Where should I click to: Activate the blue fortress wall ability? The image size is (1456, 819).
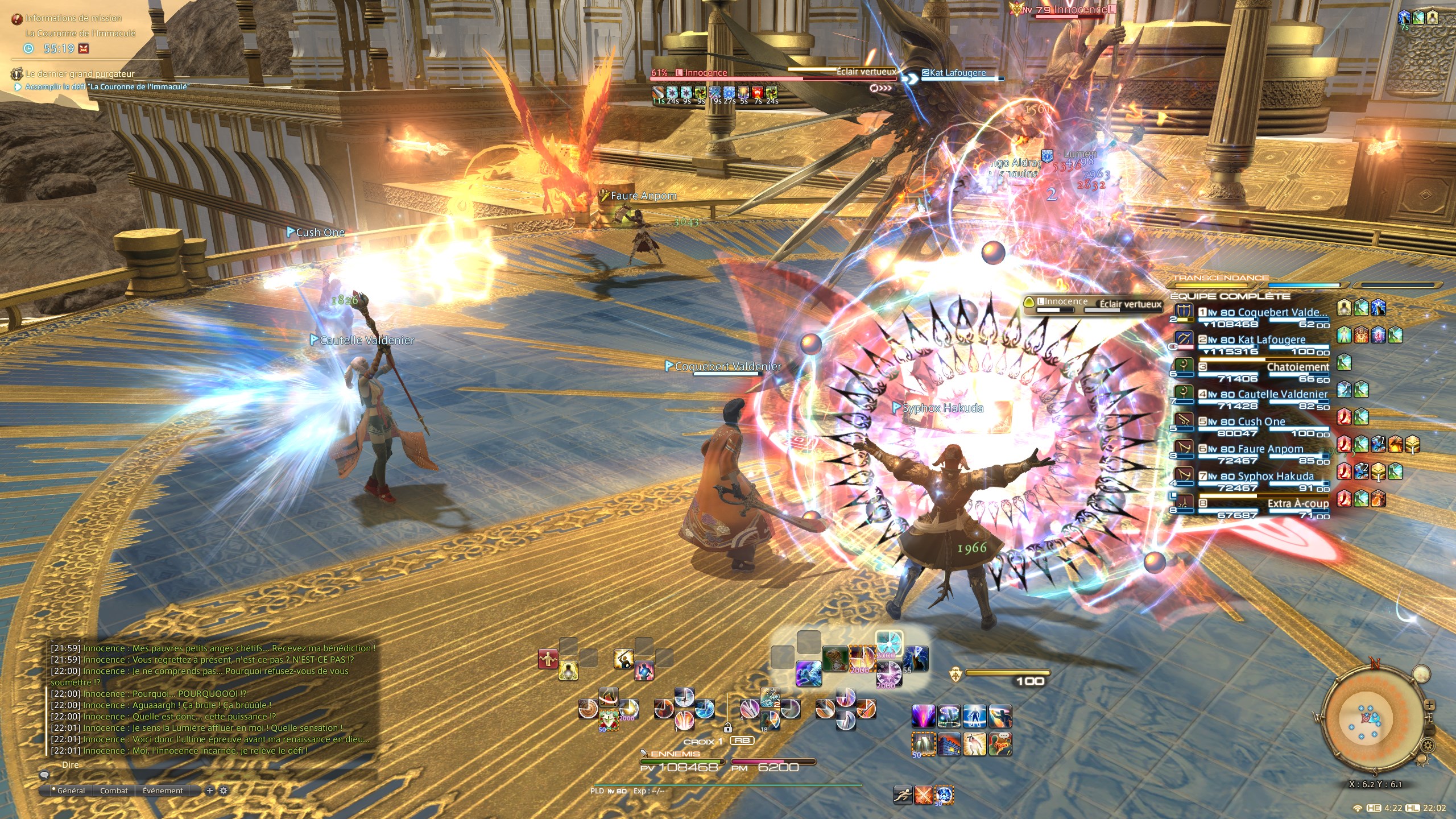(948, 744)
